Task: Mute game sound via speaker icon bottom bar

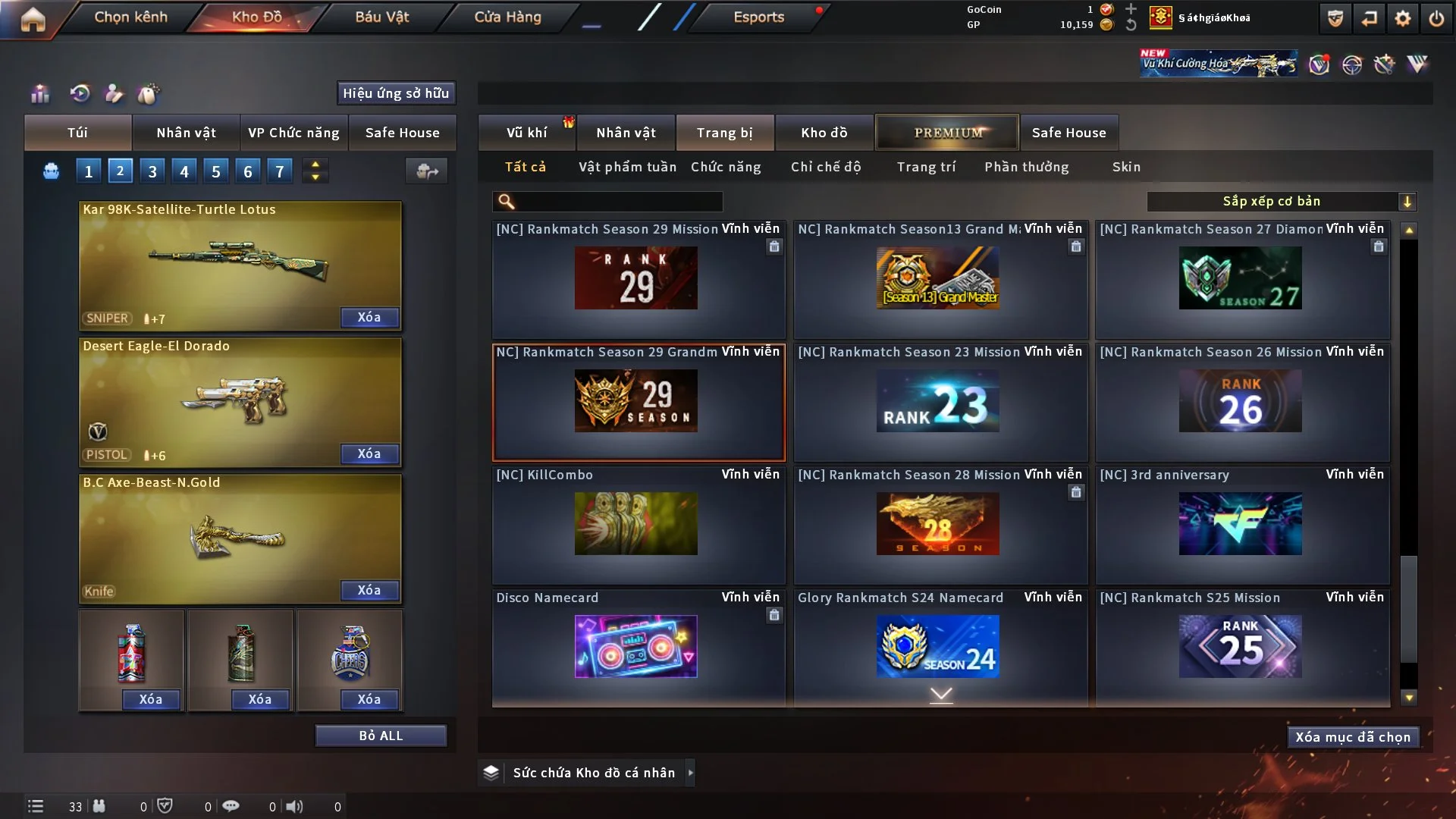Action: (295, 806)
